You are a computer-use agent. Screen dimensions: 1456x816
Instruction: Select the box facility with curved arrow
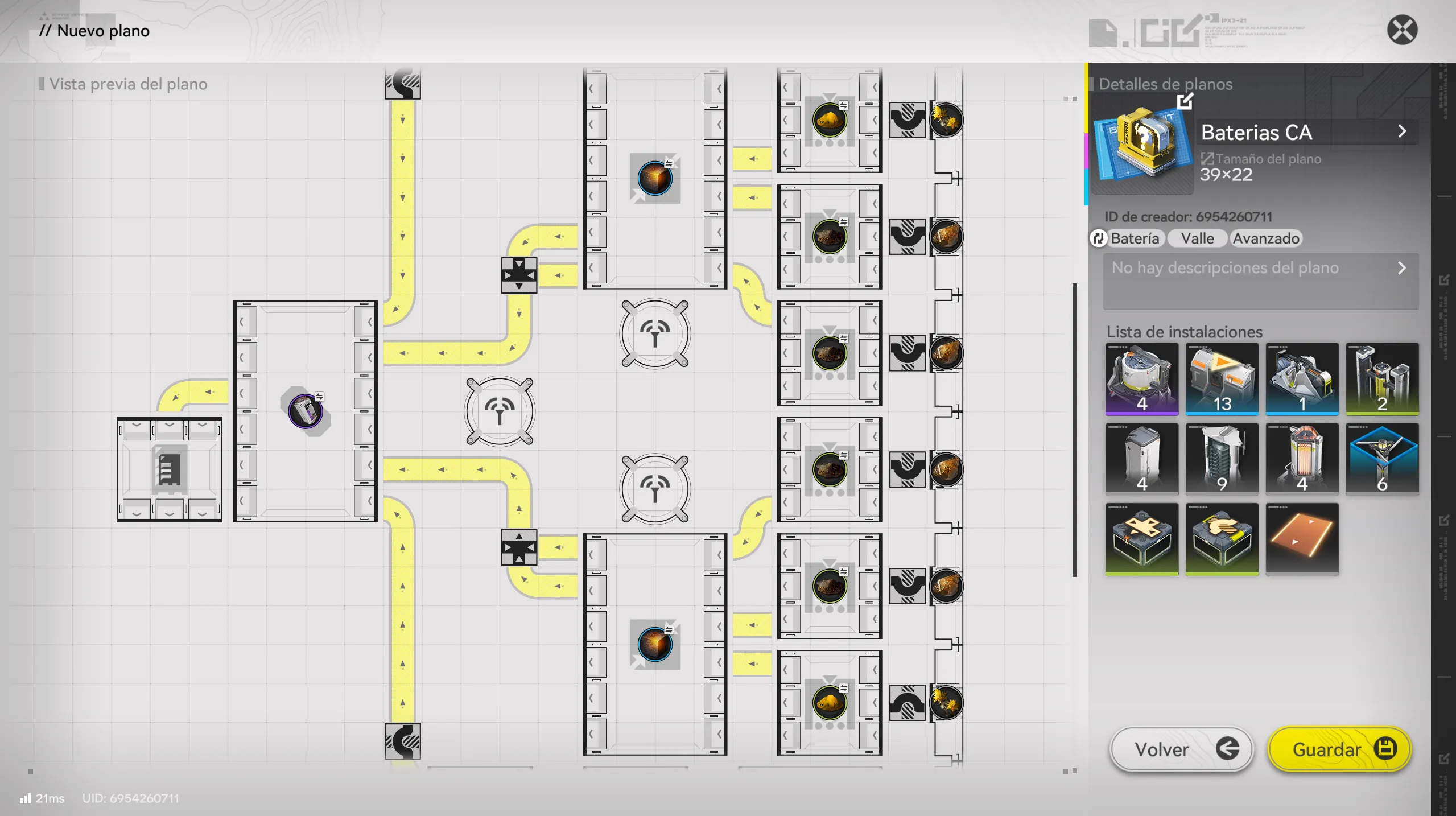point(1222,539)
